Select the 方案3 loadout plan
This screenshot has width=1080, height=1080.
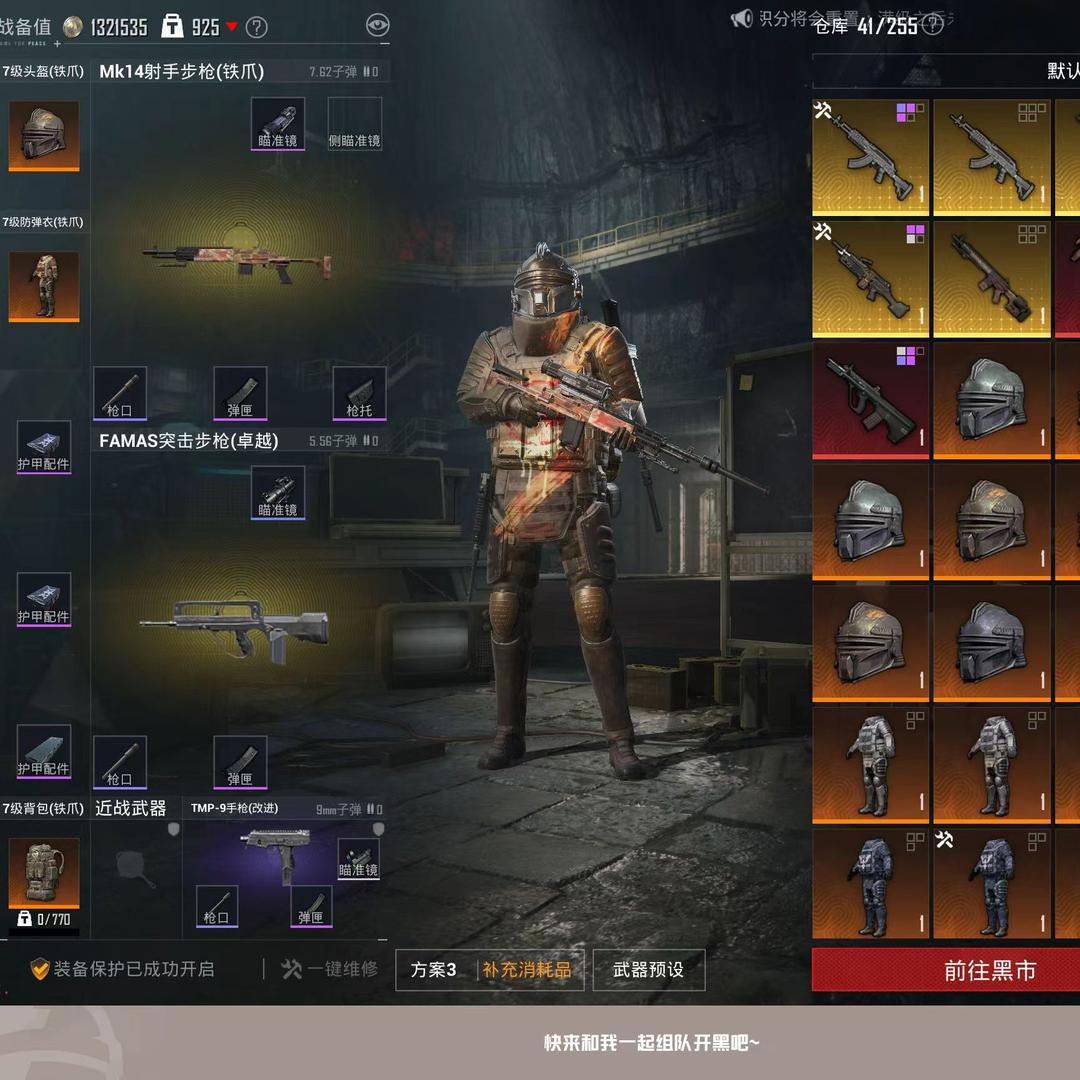pos(434,969)
